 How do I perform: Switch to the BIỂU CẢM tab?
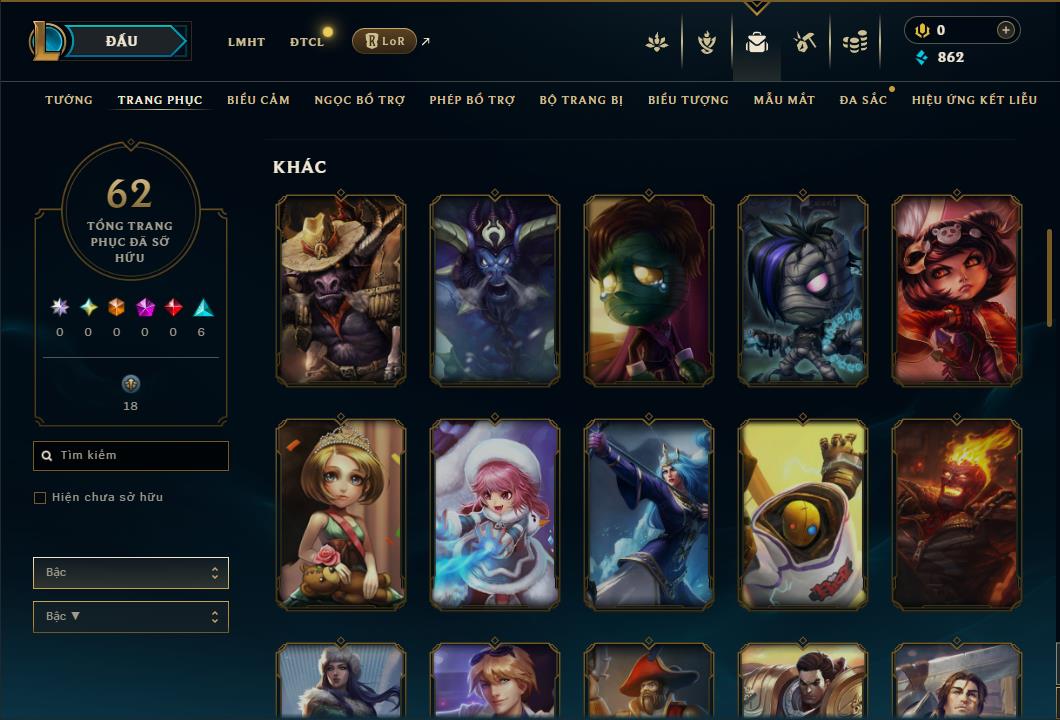[x=258, y=100]
